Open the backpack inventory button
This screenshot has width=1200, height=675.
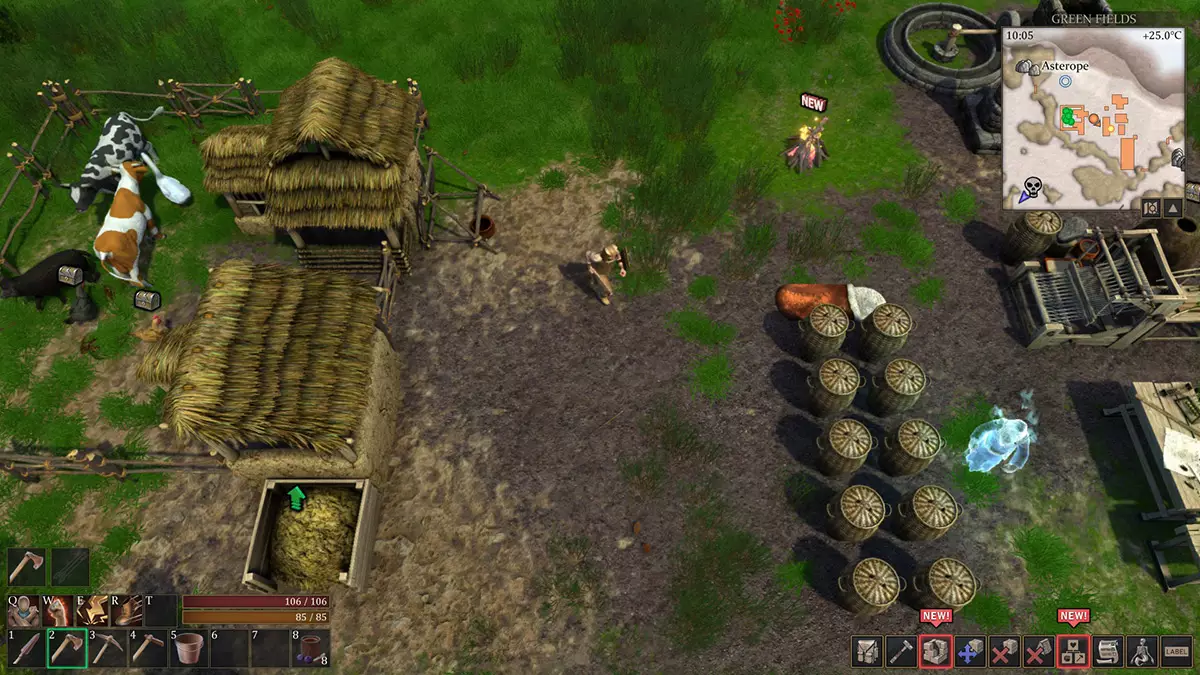pyautogui.click(x=867, y=652)
